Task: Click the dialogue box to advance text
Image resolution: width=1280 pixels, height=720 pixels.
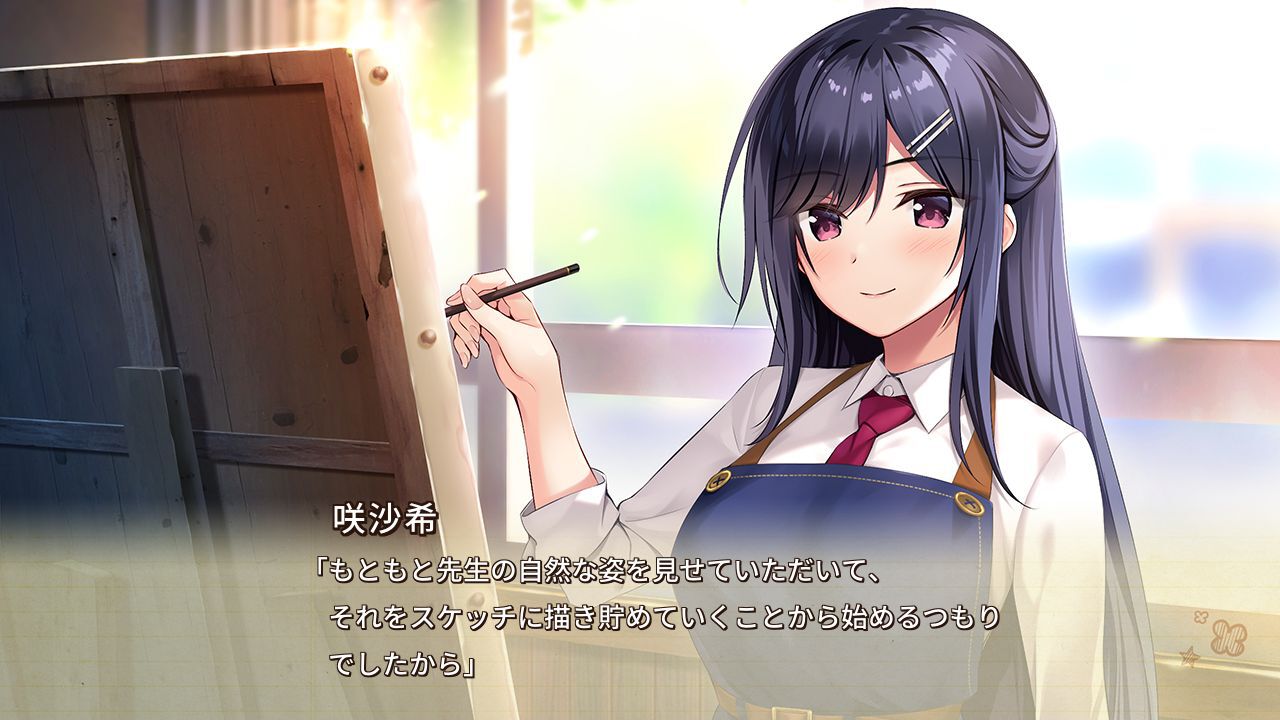Action: [x=640, y=620]
